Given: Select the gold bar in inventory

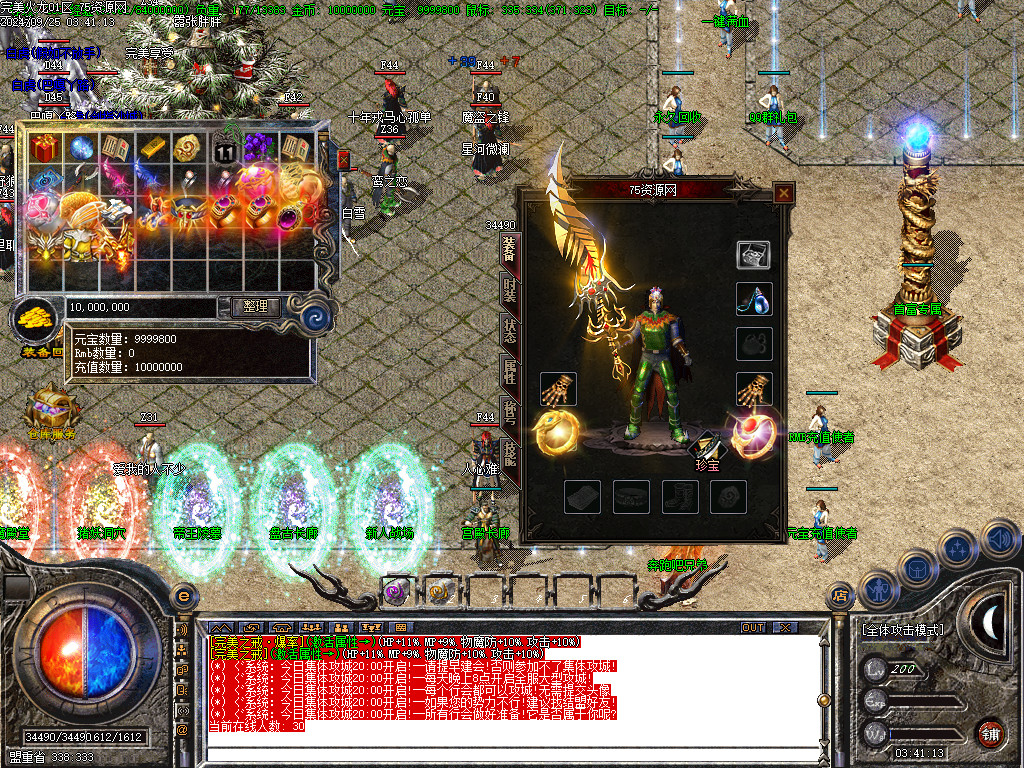Looking at the screenshot, I should tap(152, 148).
